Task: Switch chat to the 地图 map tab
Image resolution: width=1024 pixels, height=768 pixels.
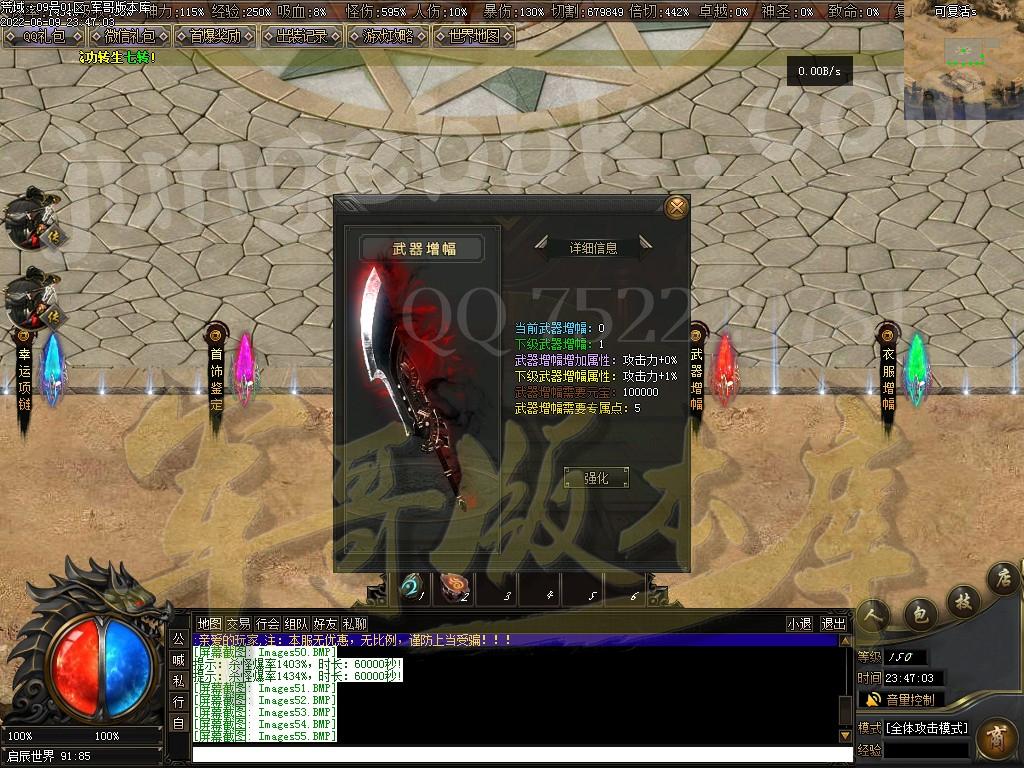Action: click(x=209, y=623)
